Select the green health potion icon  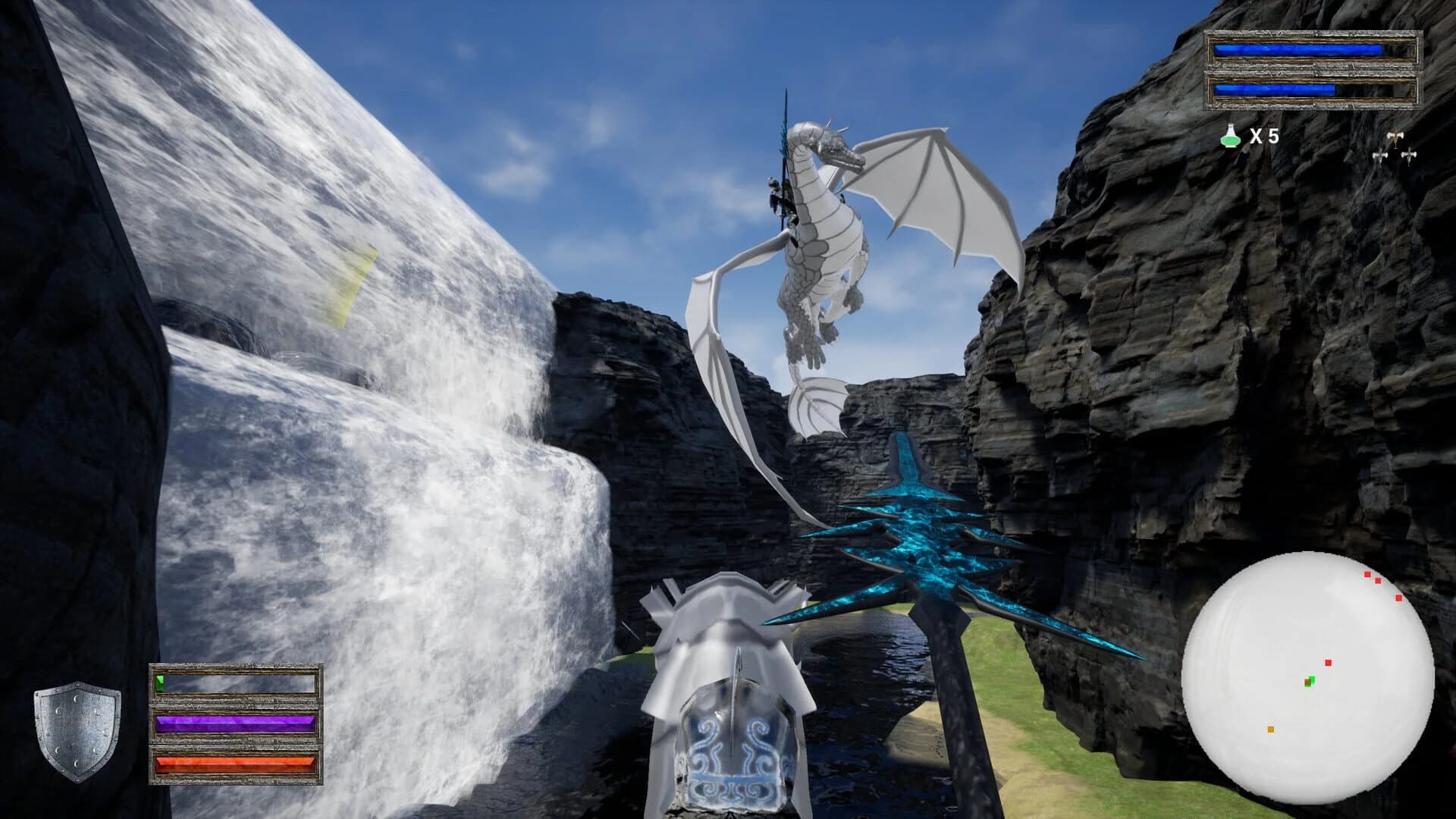click(1230, 136)
